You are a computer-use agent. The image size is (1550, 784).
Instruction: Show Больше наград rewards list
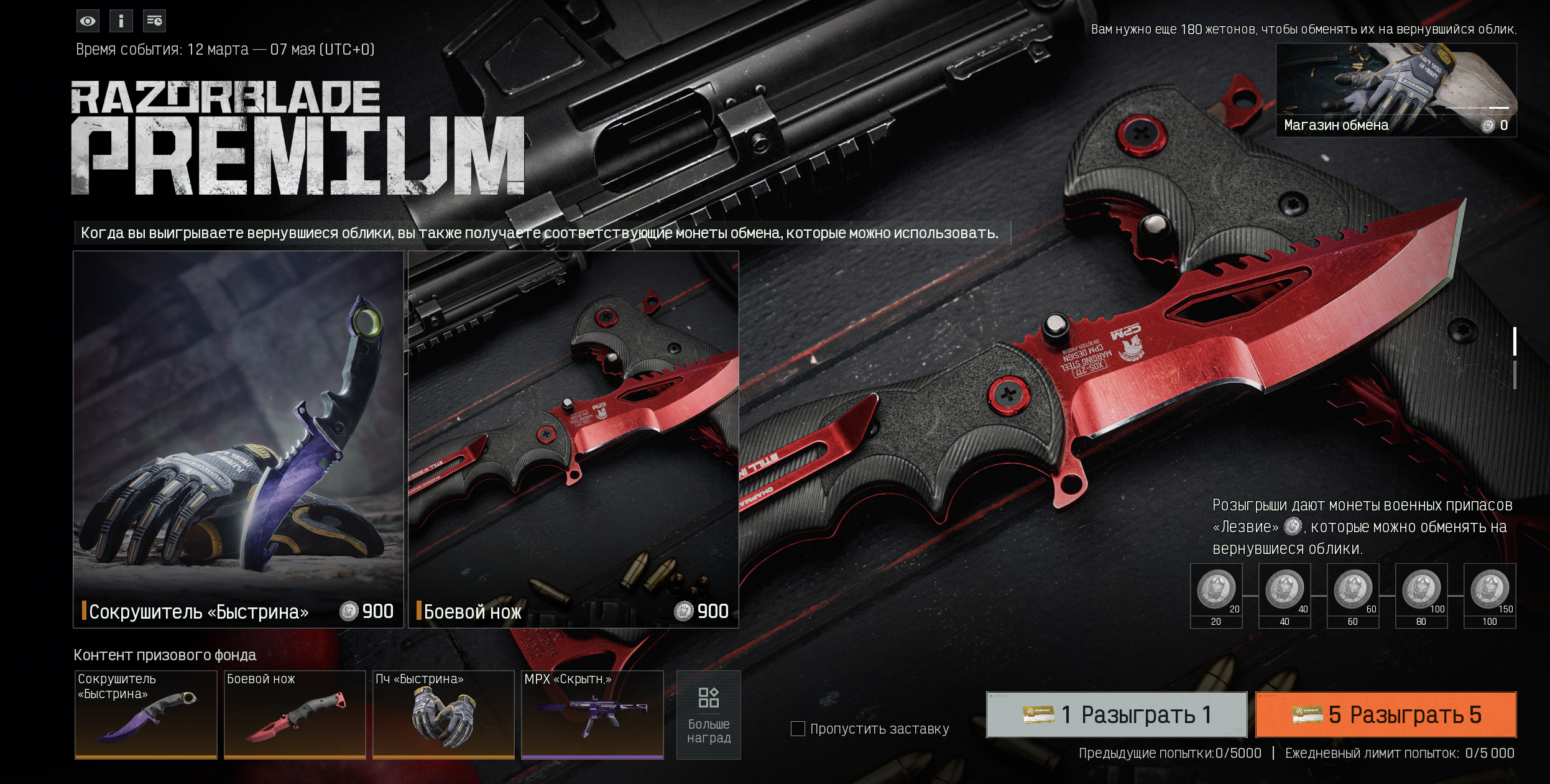(x=709, y=714)
